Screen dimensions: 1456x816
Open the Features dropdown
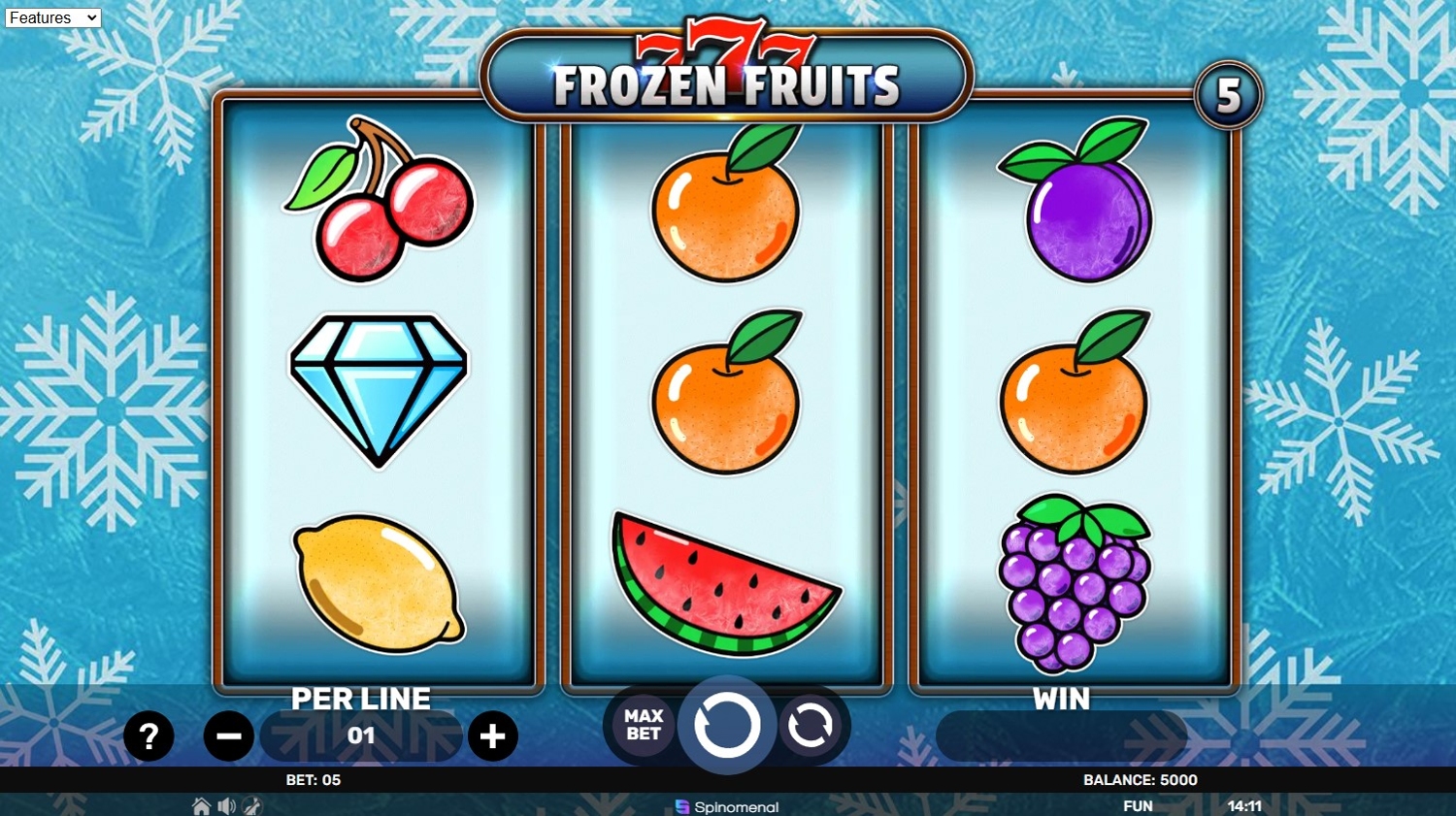tap(52, 17)
